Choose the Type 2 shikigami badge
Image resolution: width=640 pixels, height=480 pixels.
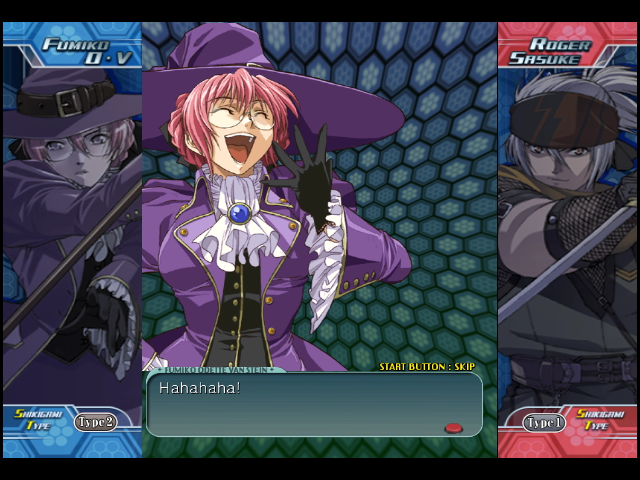pyautogui.click(x=95, y=422)
